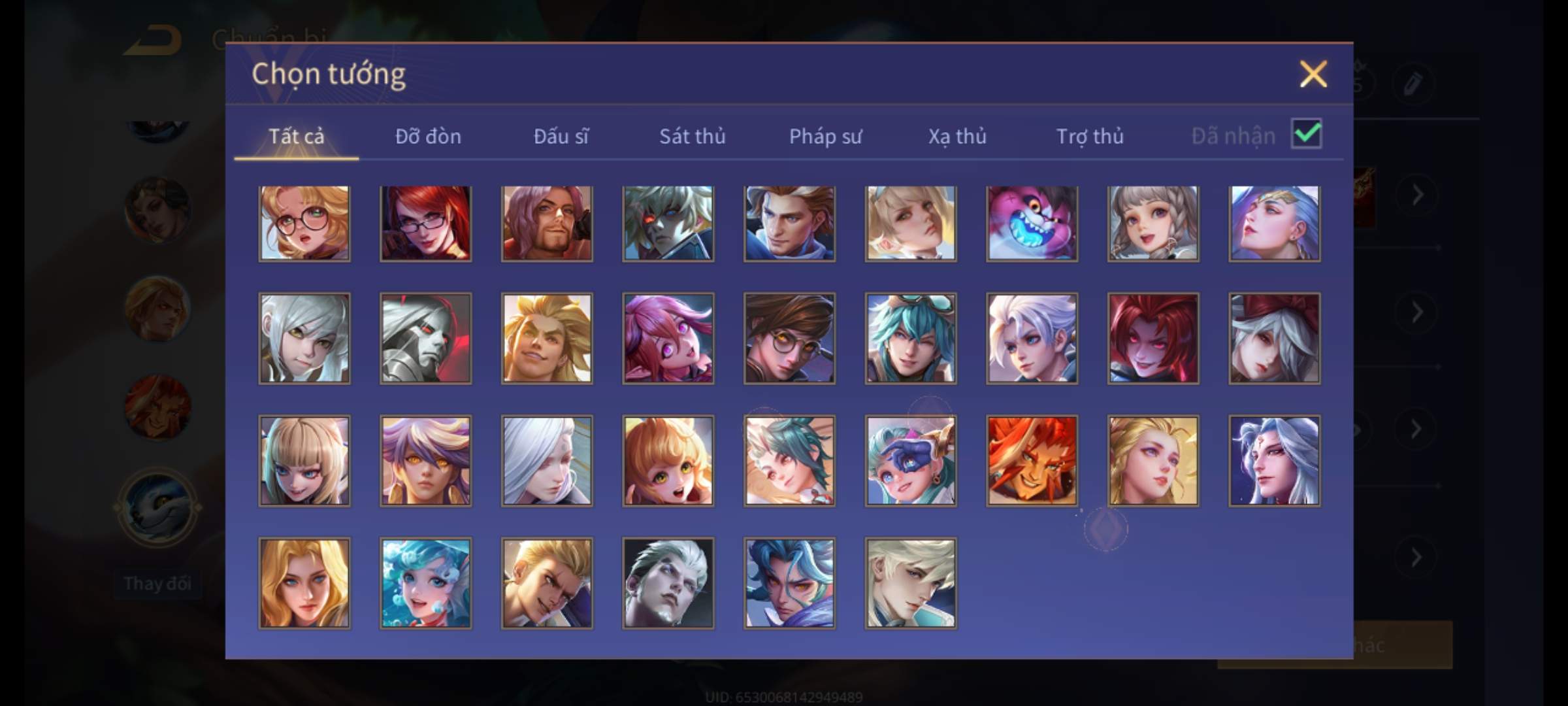Open the Đấu sĩ hero category
The image size is (1568, 706).
click(x=561, y=137)
